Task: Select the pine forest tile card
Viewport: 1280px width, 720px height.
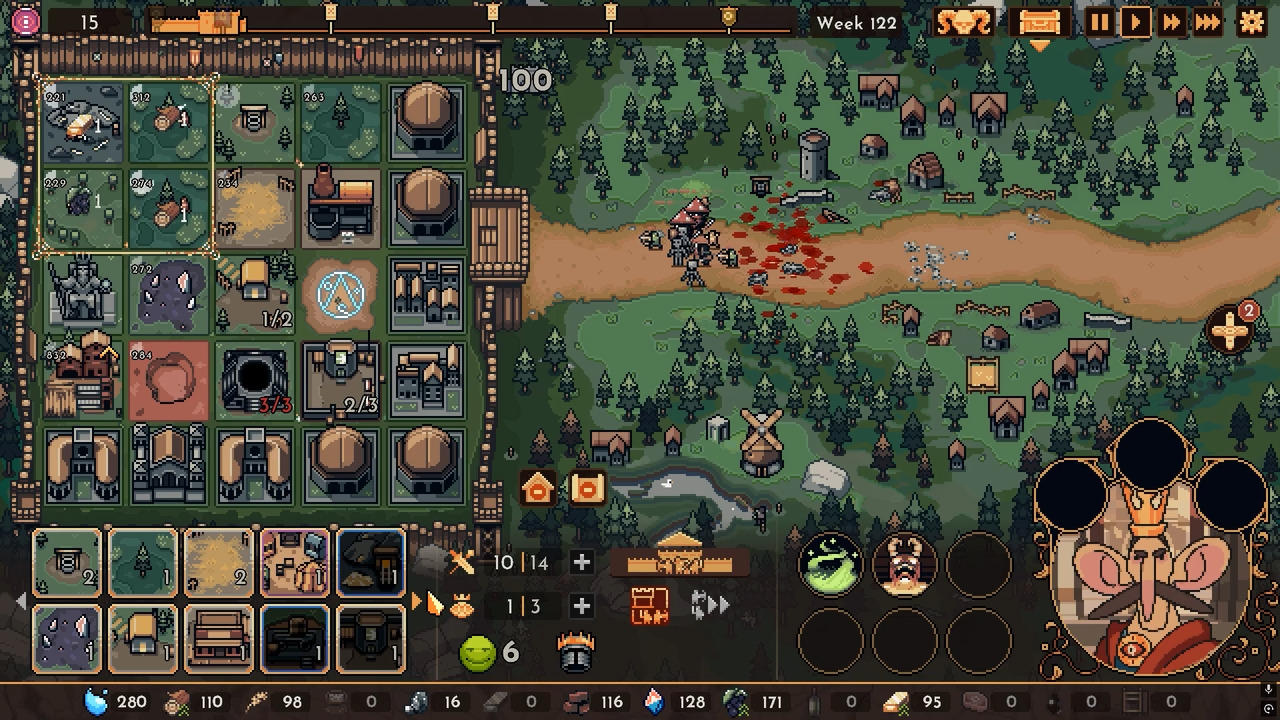Action: pyautogui.click(x=144, y=564)
